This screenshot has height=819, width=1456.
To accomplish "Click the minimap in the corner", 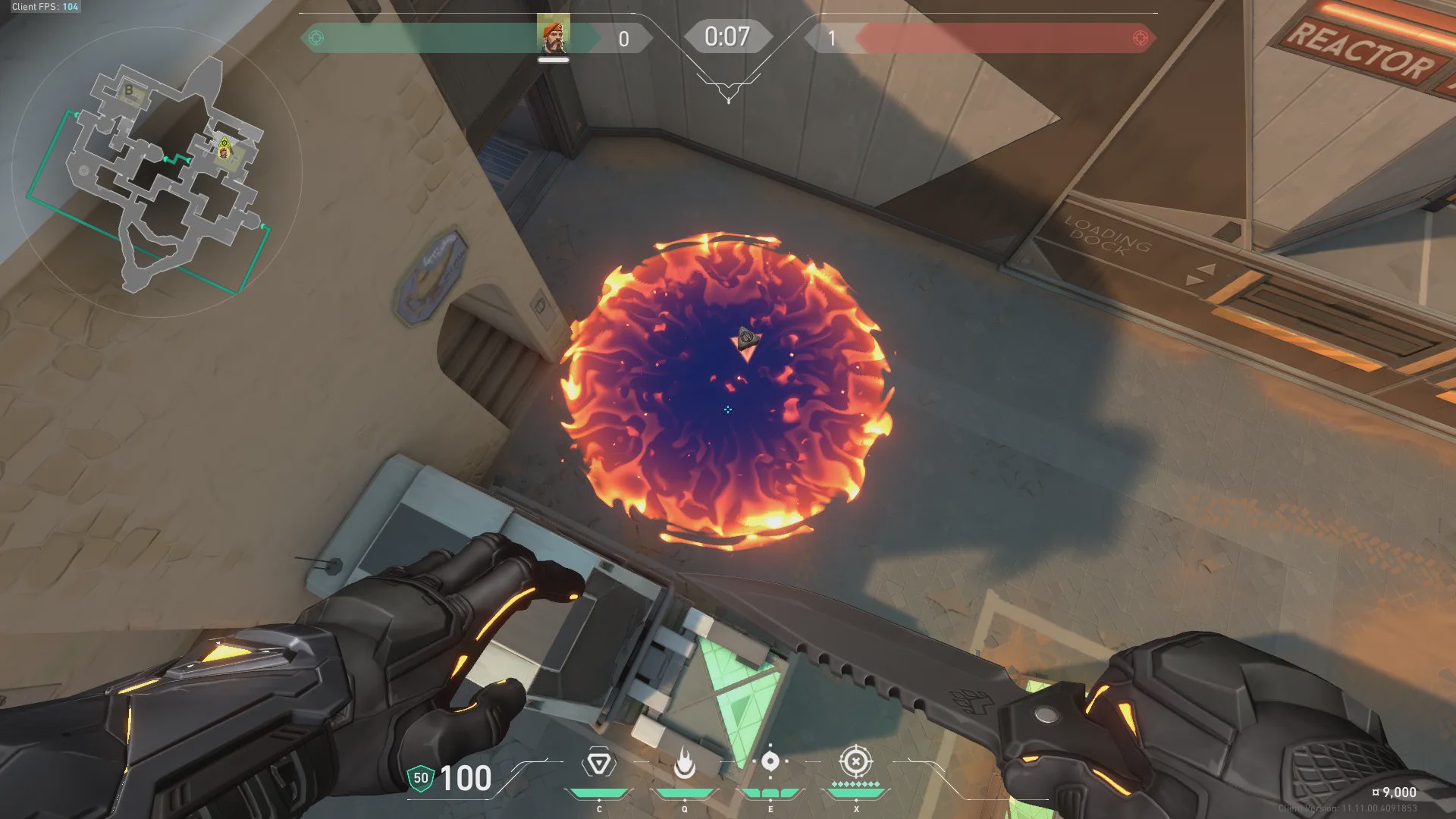I will [157, 173].
